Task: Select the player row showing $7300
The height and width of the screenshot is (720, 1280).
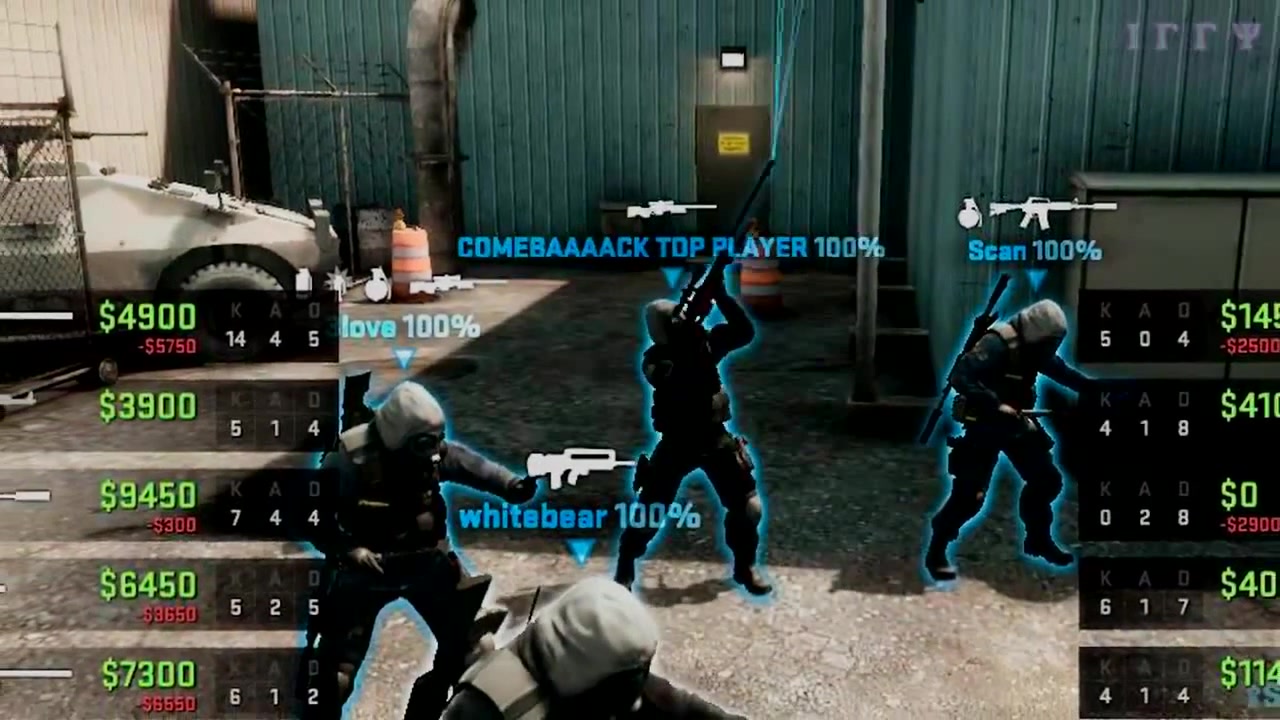Action: coord(168,683)
